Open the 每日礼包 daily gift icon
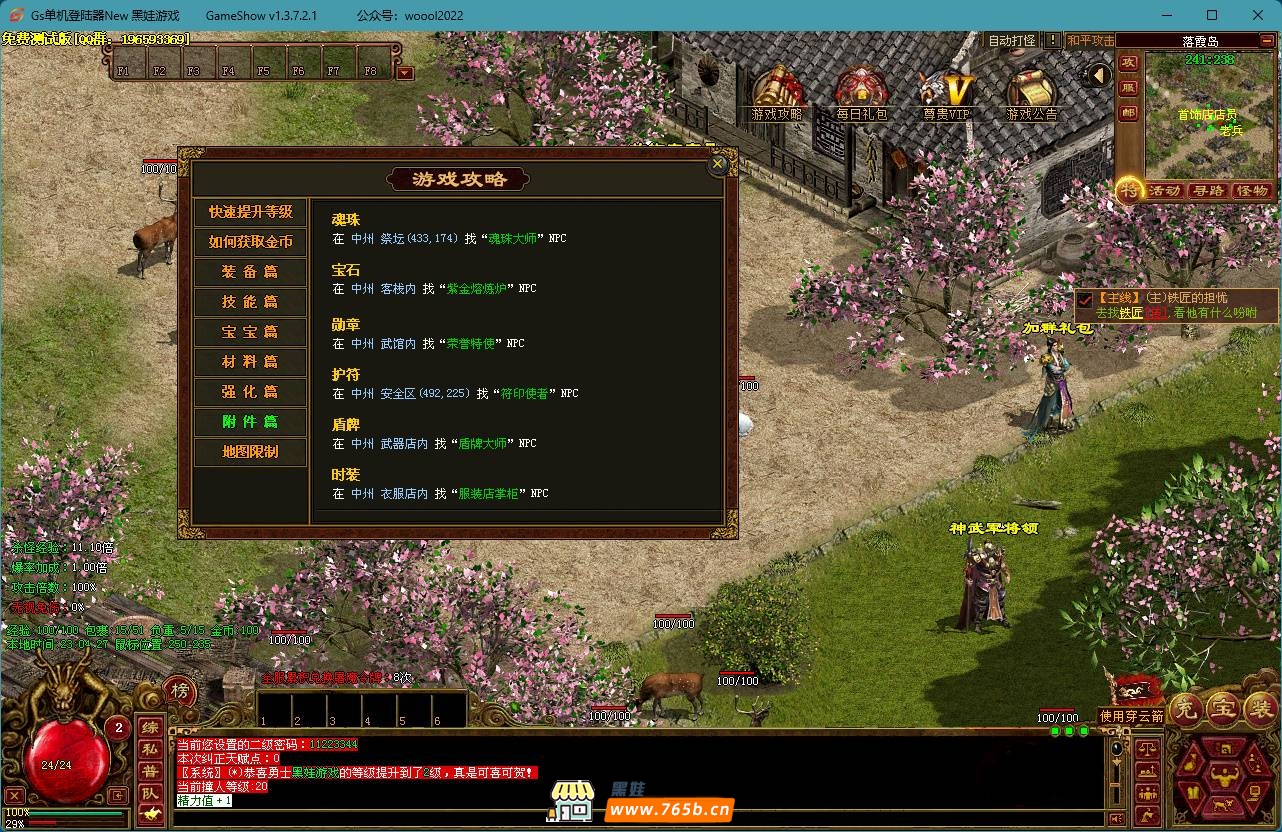Viewport: 1282px width, 832px height. 861,90
